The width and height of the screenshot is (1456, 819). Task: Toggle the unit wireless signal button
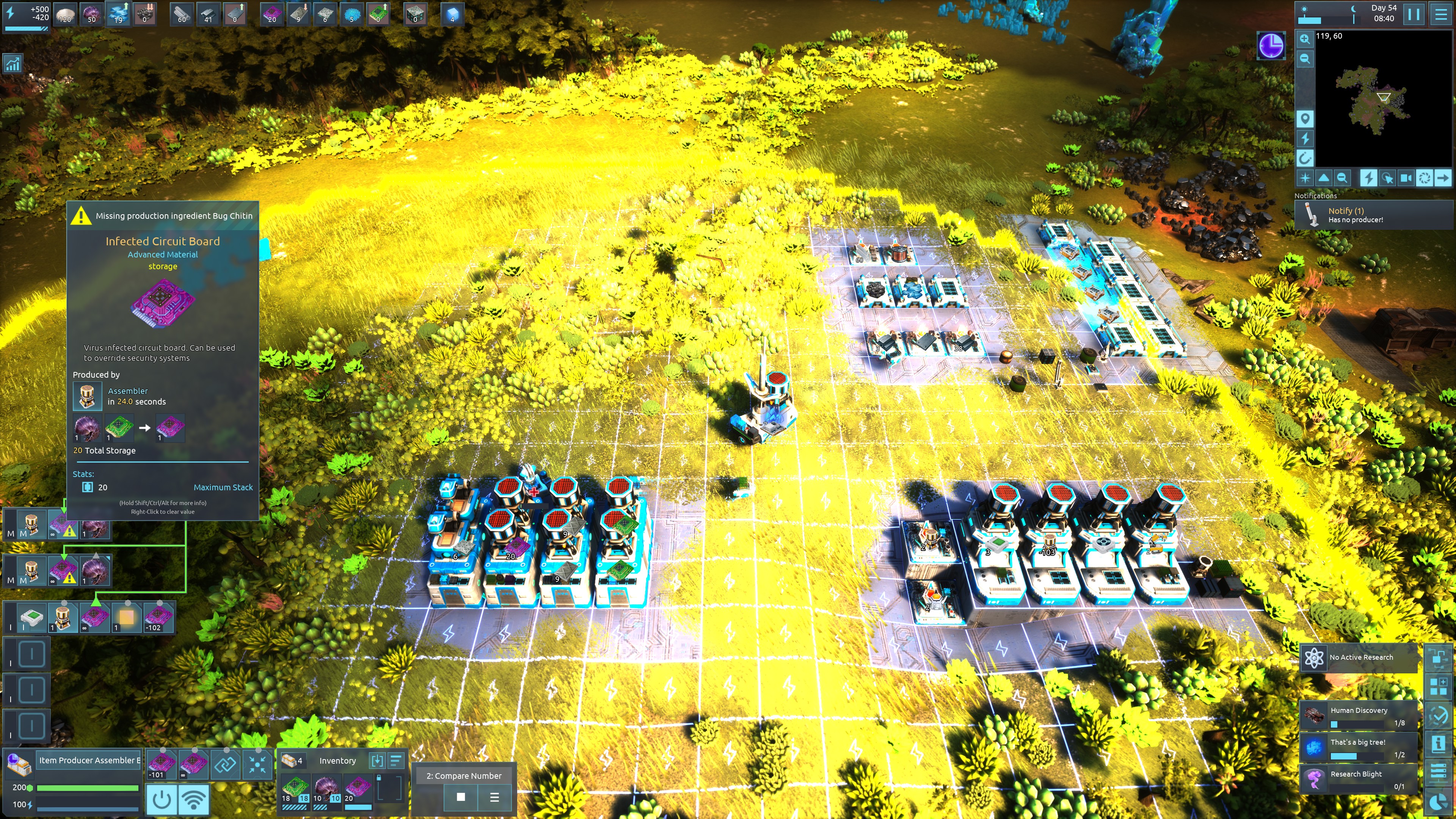point(194,800)
